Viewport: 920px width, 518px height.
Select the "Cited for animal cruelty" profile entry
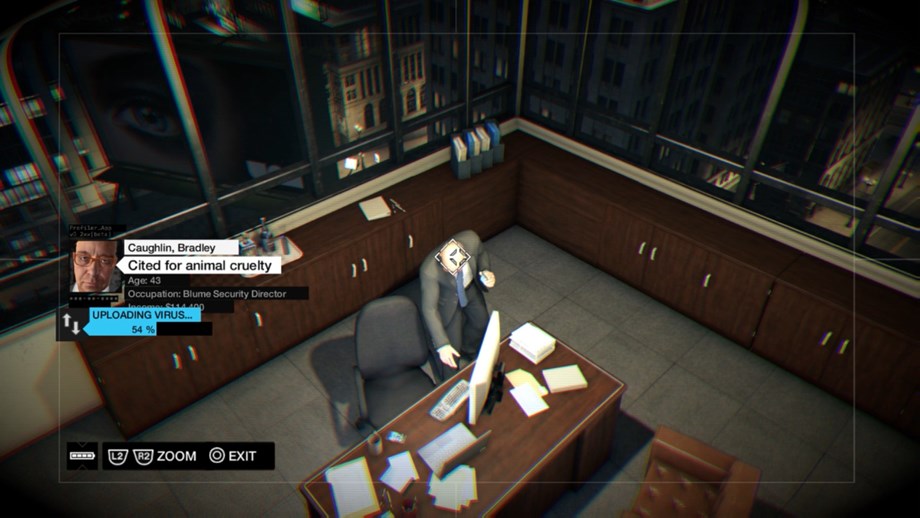(201, 265)
